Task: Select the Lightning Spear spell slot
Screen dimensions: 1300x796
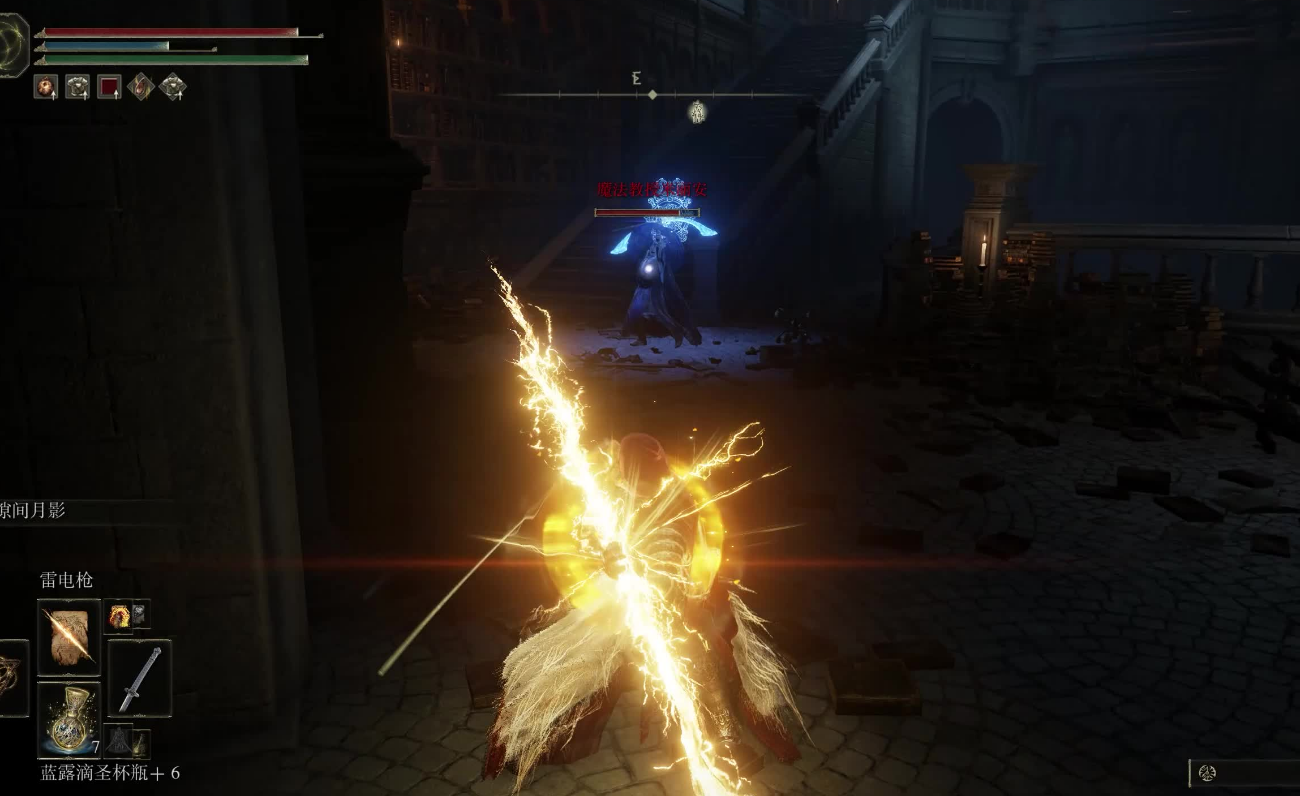Action: 69,637
